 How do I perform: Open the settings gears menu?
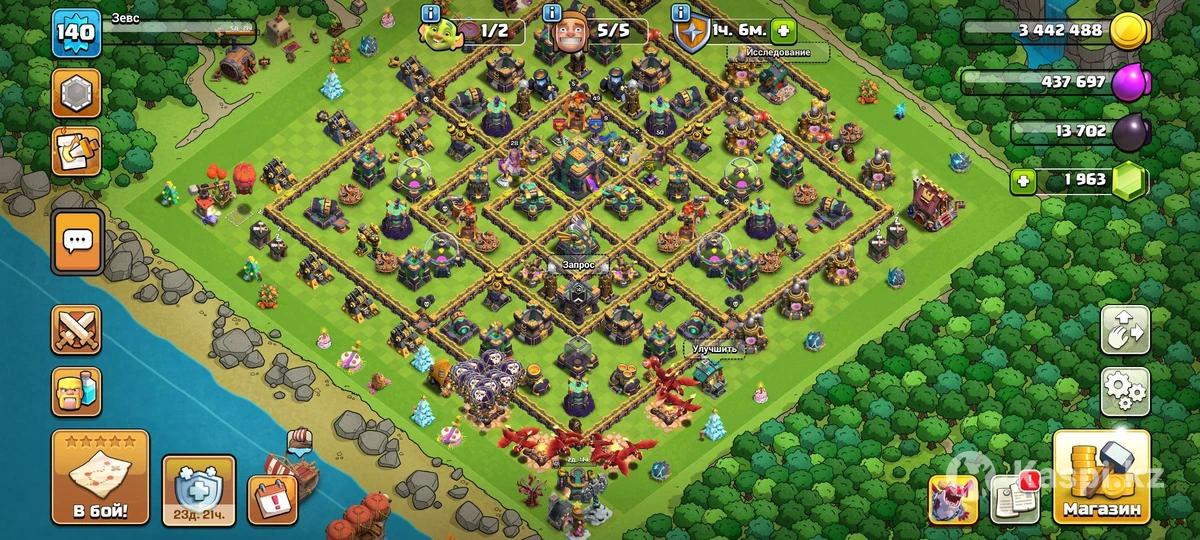[1125, 392]
